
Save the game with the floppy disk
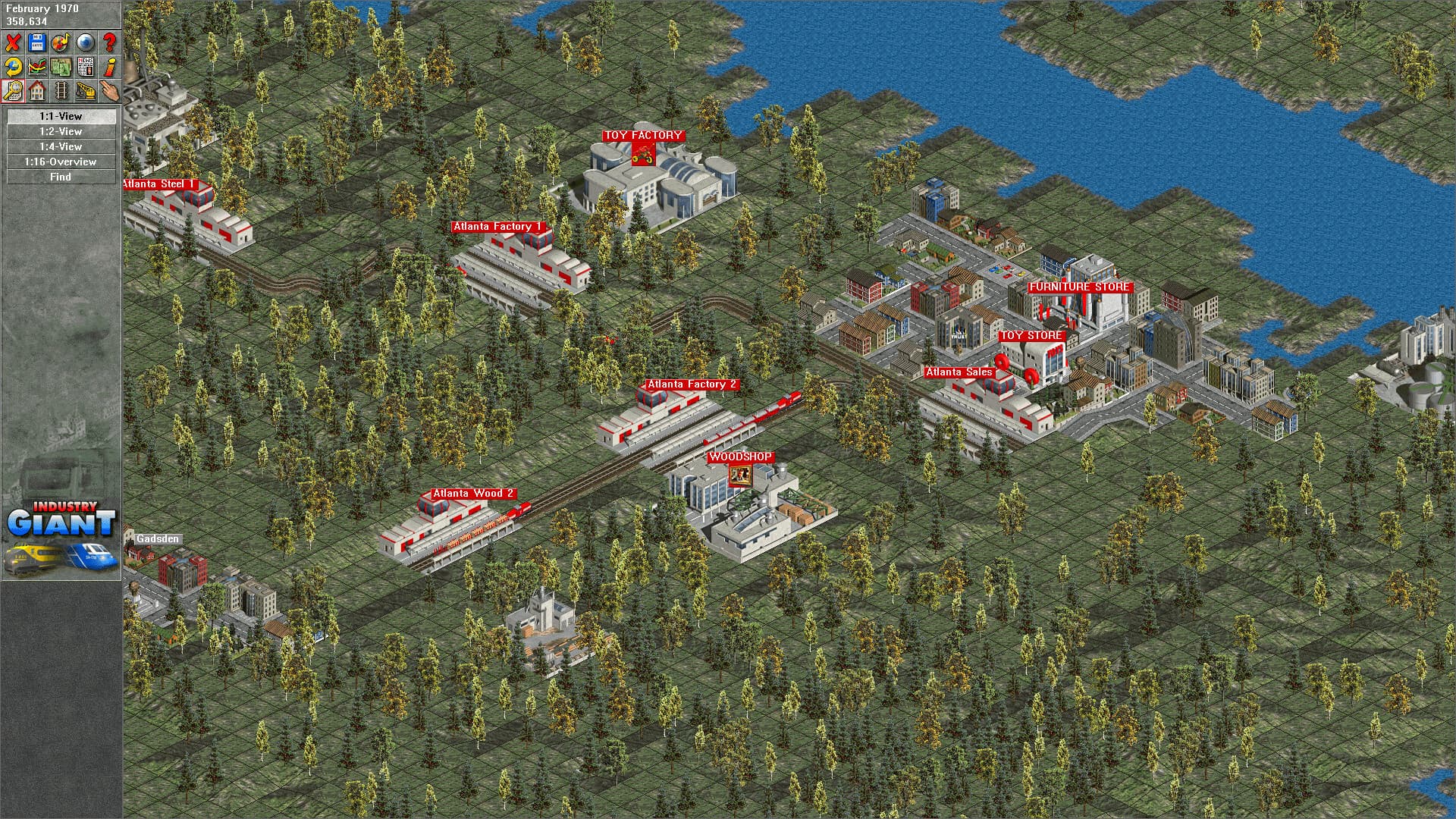(x=36, y=42)
